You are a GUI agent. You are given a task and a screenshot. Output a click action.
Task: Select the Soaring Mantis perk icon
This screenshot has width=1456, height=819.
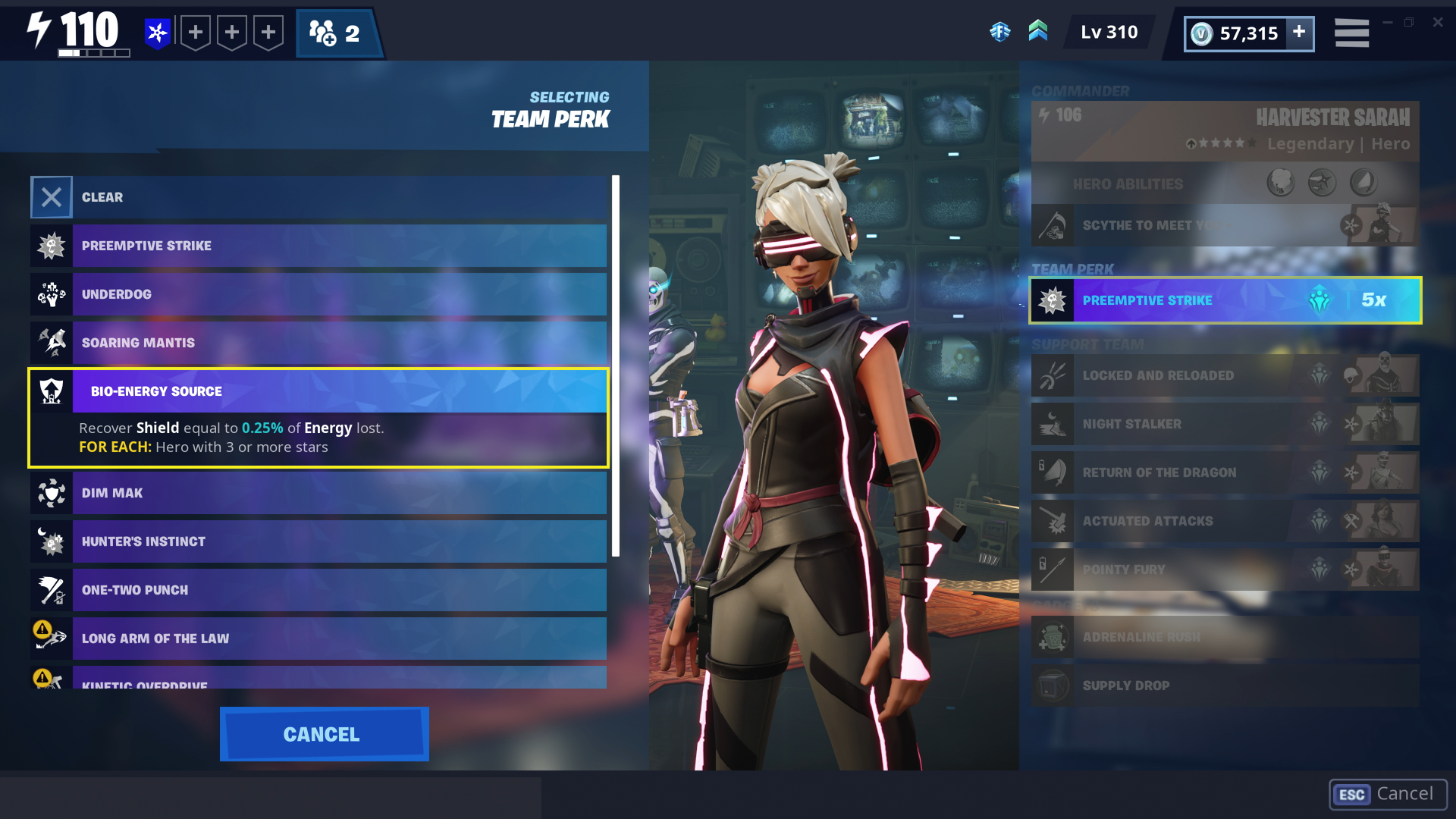tap(51, 342)
